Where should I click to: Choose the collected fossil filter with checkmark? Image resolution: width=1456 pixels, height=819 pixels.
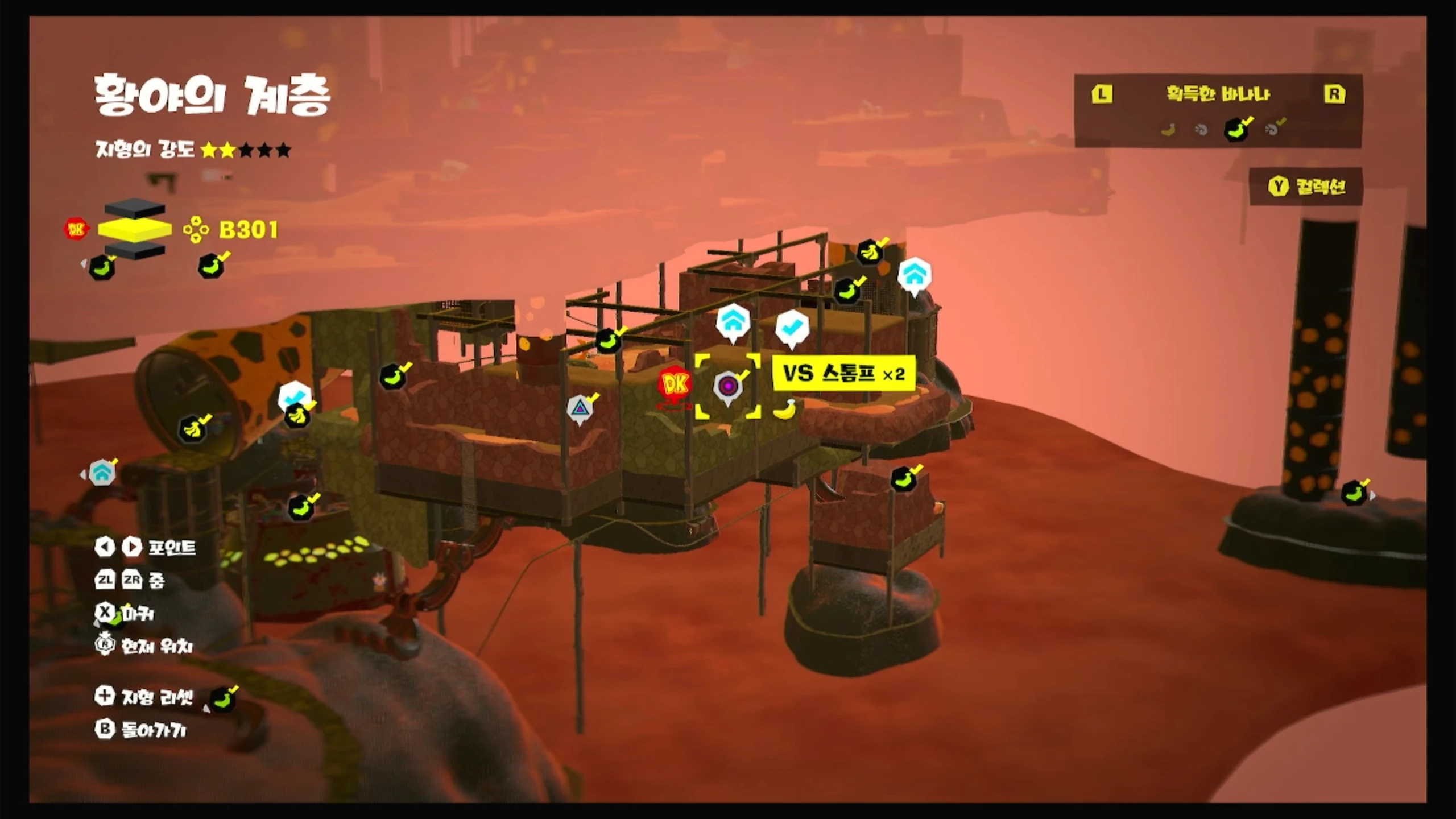click(1273, 129)
